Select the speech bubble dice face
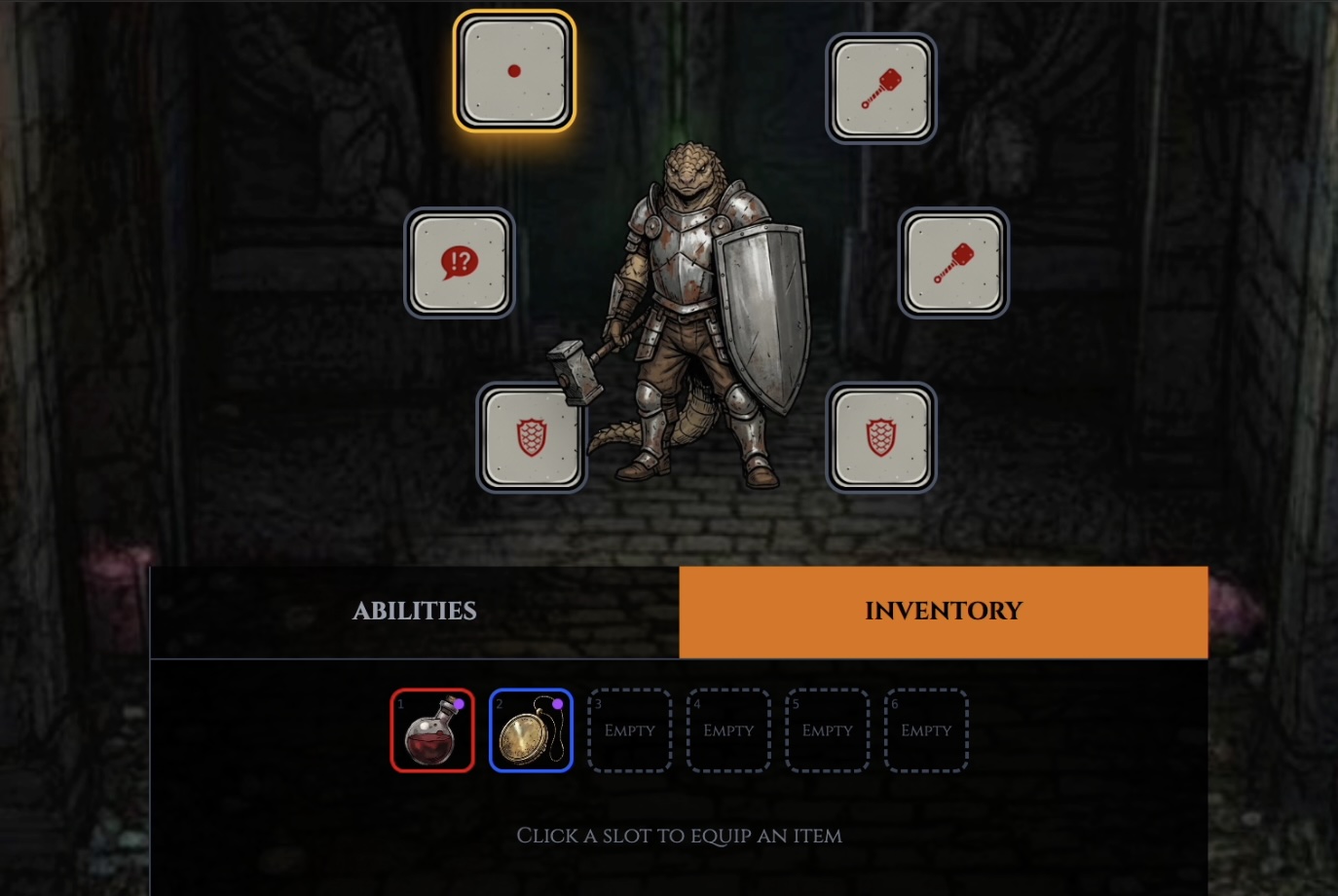Image resolution: width=1338 pixels, height=896 pixels. [459, 262]
